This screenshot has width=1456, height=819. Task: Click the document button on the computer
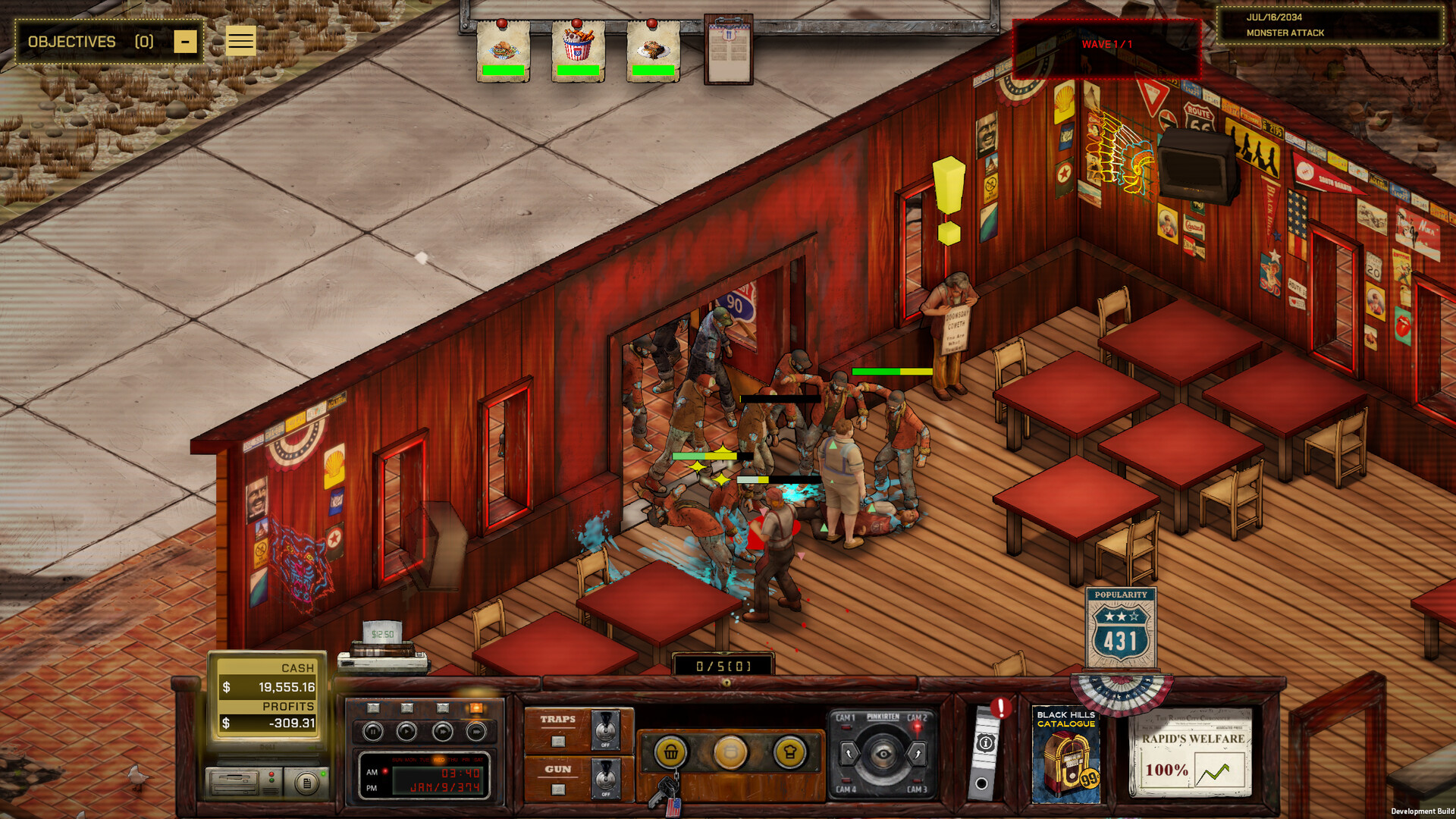tap(306, 783)
